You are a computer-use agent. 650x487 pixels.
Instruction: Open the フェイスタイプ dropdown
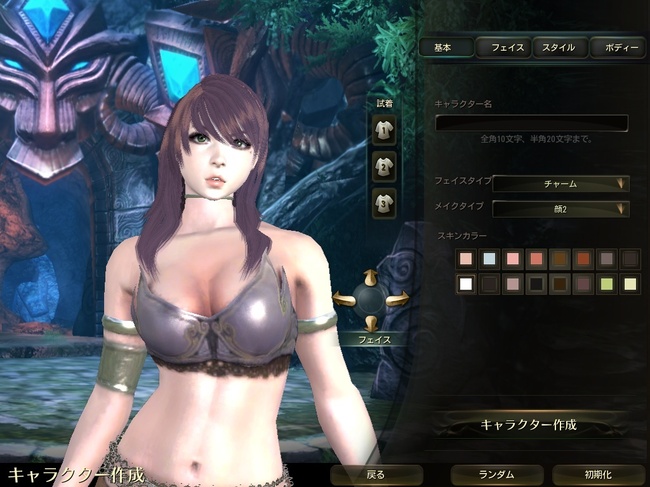point(560,183)
